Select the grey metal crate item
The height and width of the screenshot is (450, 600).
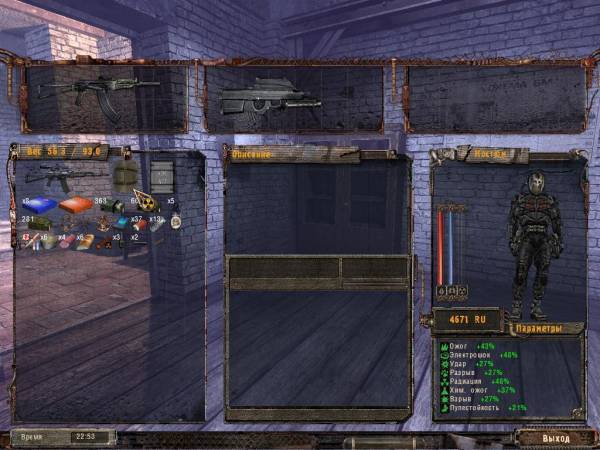[x=161, y=175]
